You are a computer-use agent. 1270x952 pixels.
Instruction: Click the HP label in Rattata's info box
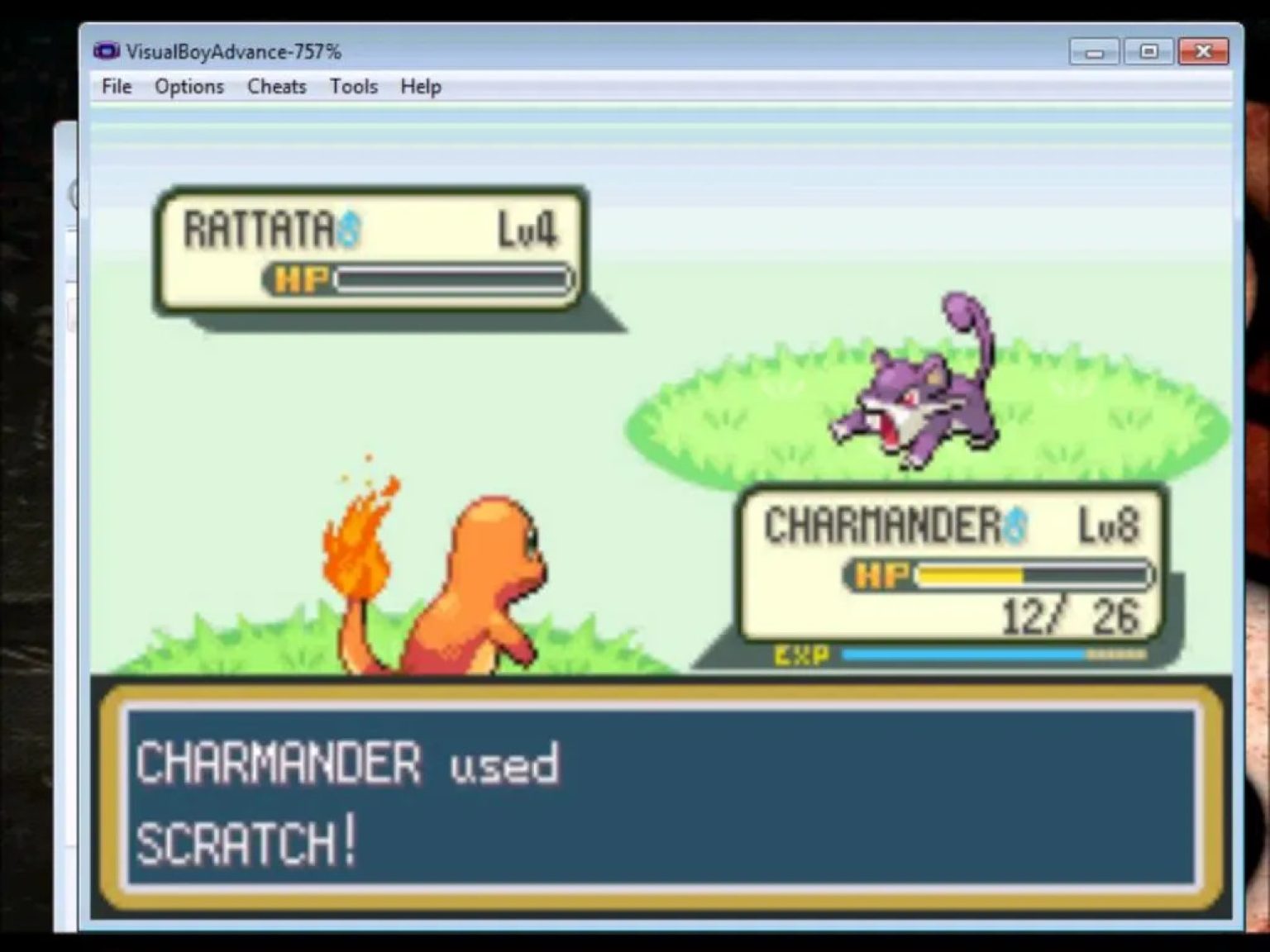300,279
